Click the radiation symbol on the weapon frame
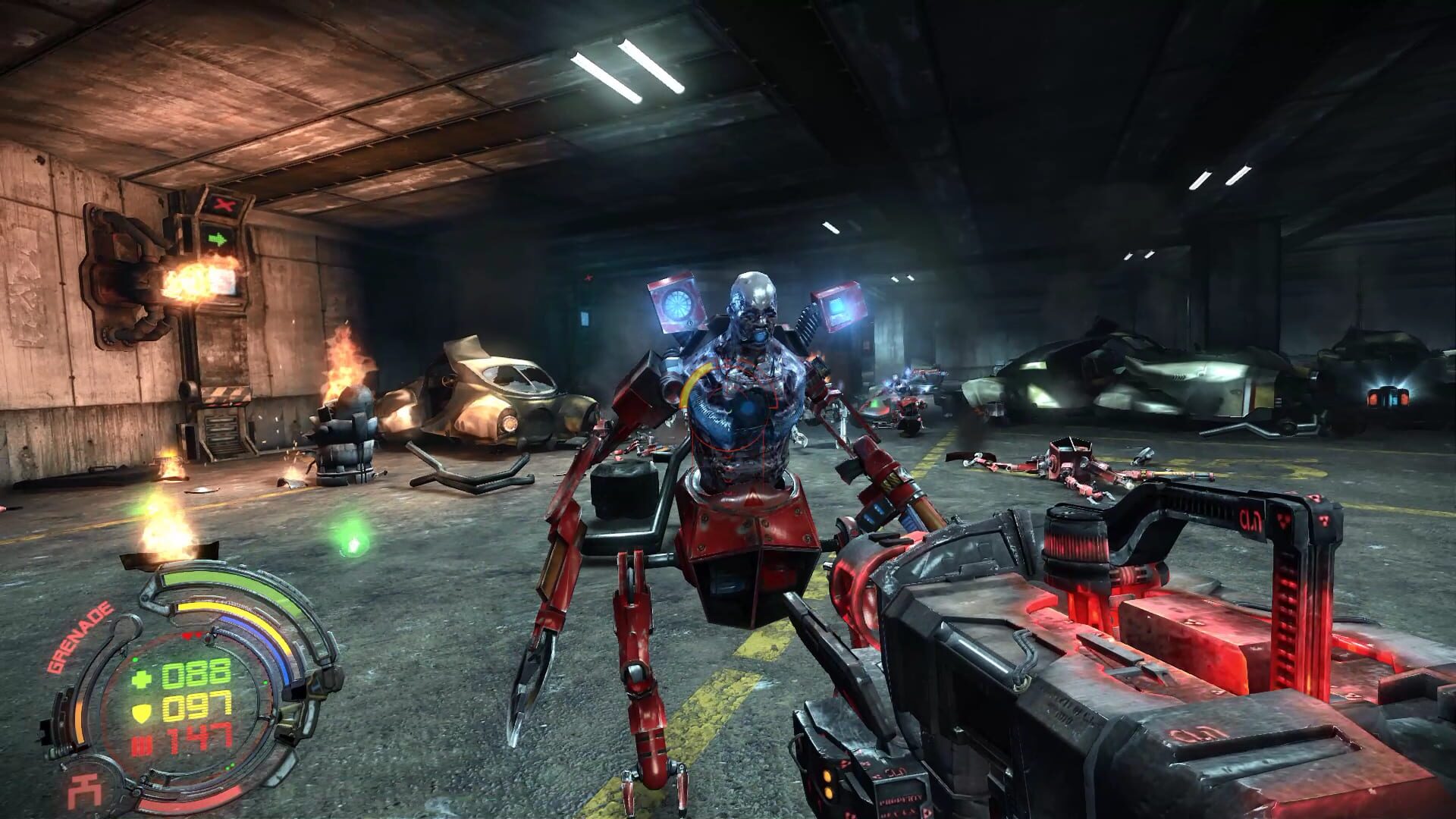This screenshot has height=819, width=1456. coord(1284,522)
